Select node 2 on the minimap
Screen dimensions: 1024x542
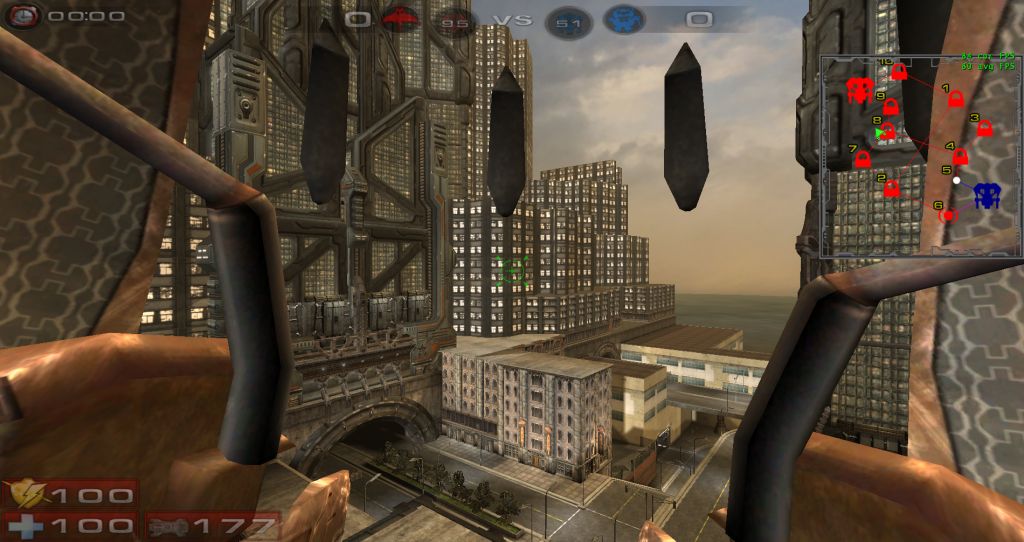(x=892, y=187)
